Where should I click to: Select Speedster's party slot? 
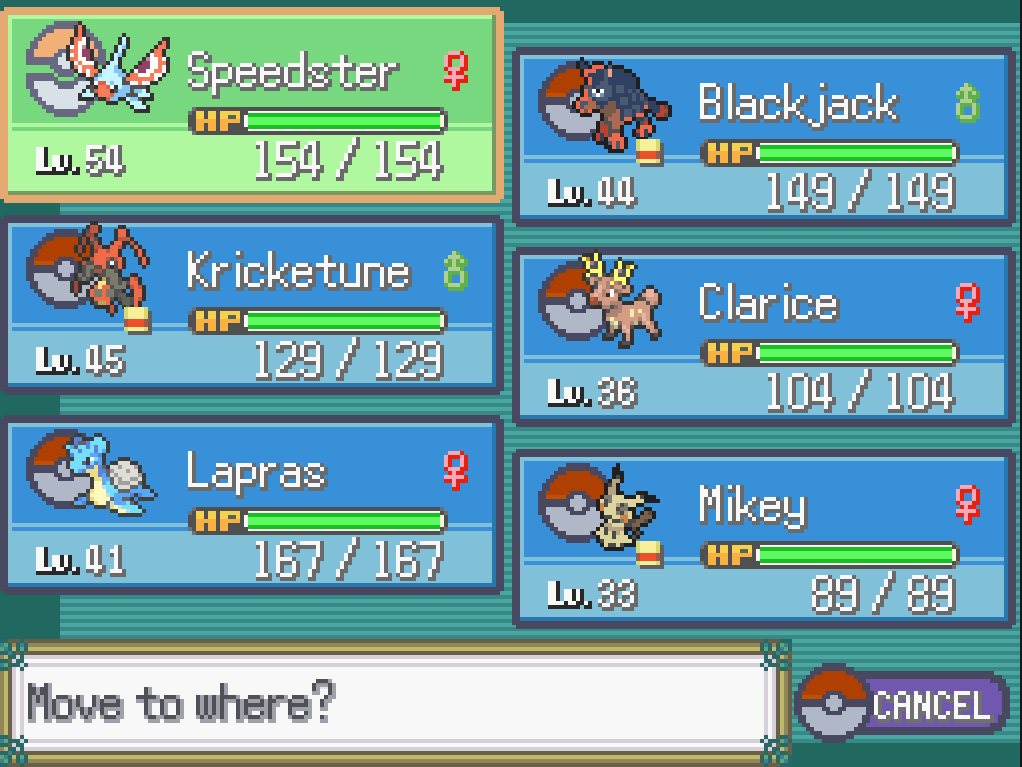point(254,104)
